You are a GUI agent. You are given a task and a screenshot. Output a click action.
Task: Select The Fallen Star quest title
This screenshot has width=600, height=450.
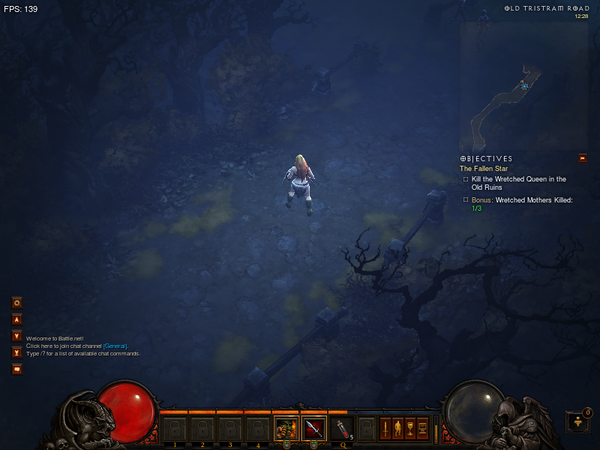(x=485, y=168)
